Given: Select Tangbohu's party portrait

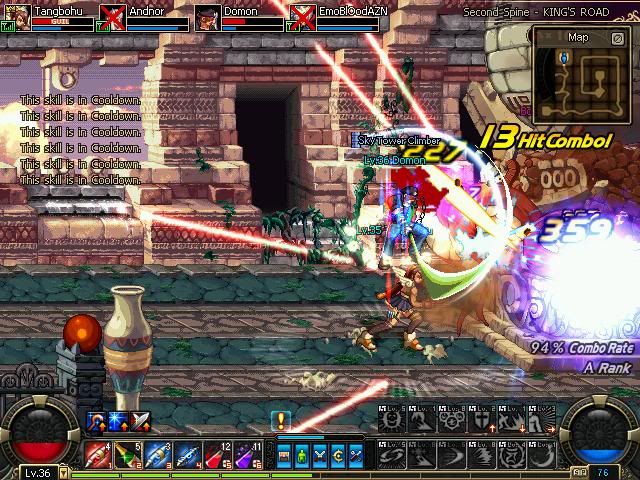Looking at the screenshot, I should pyautogui.click(x=17, y=17).
